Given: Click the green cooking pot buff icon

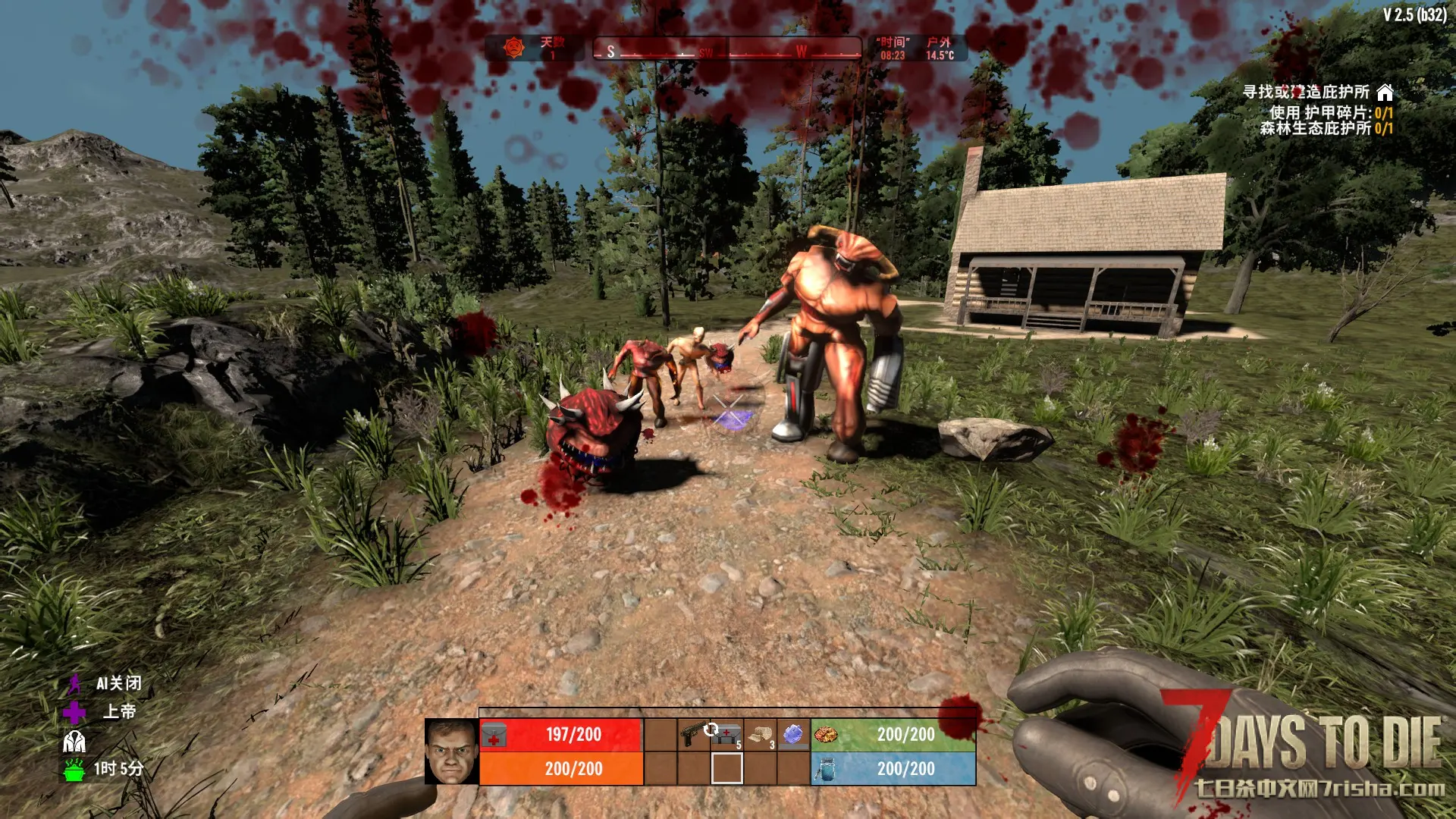Looking at the screenshot, I should 74,769.
